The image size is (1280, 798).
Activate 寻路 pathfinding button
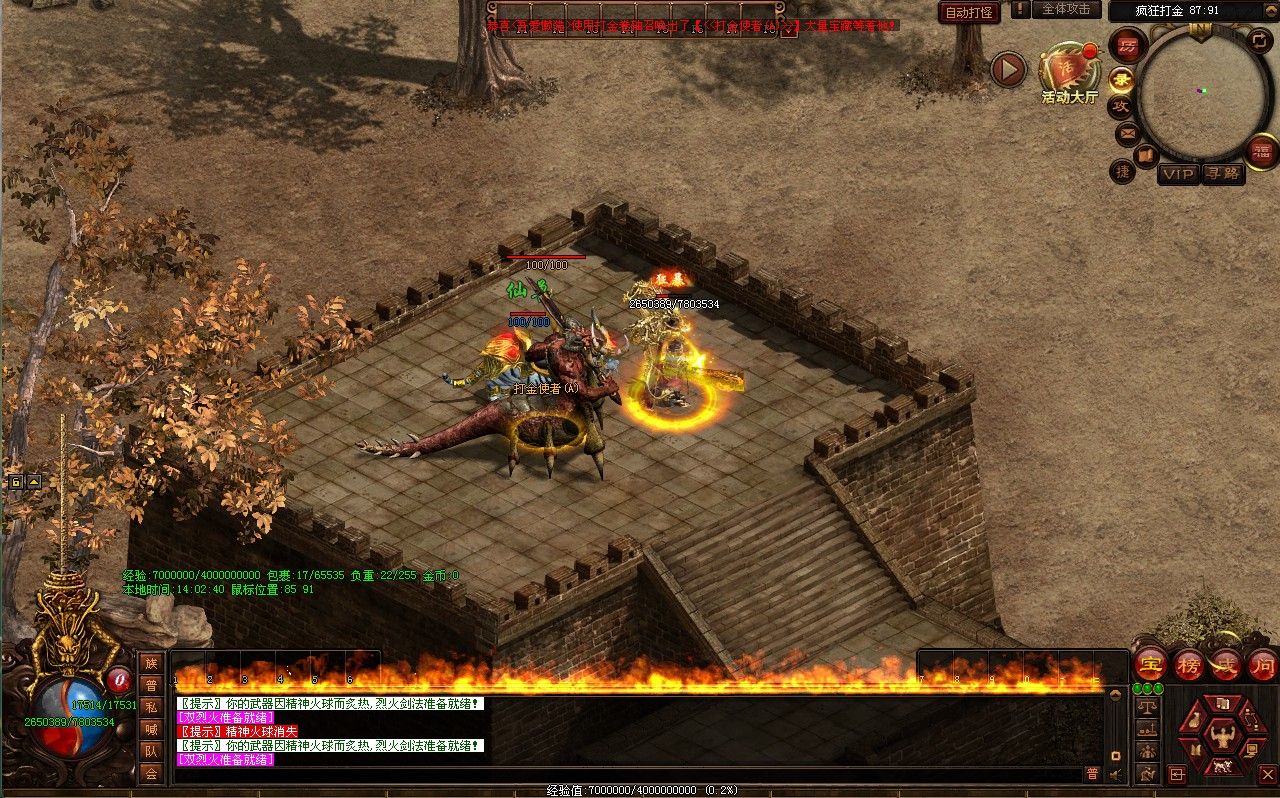tap(1222, 174)
